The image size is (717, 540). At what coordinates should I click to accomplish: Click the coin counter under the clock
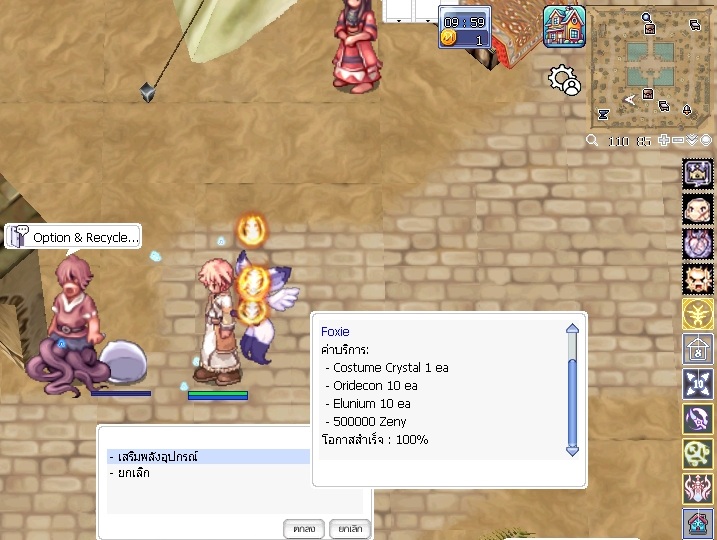click(464, 39)
